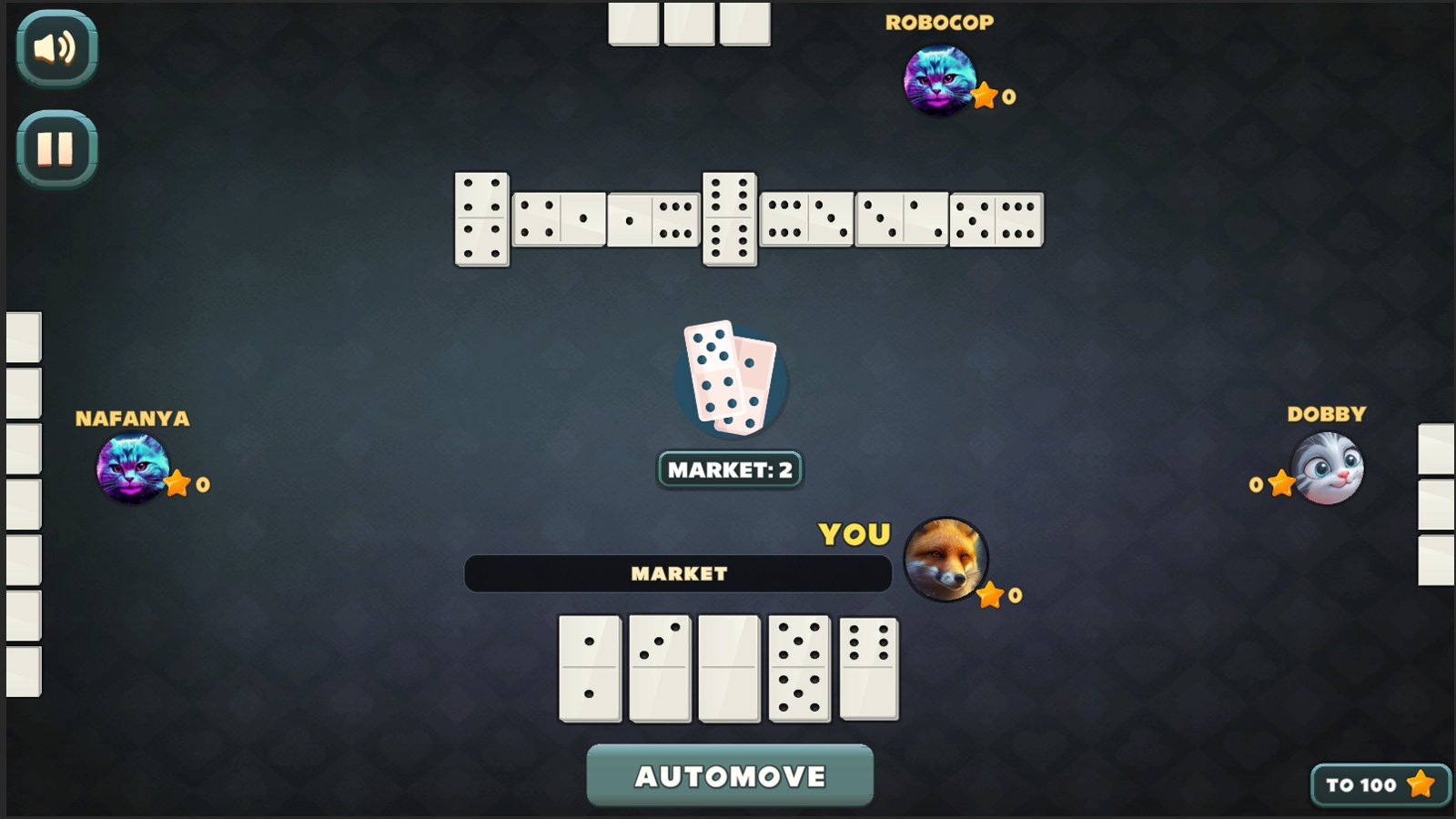
Task: Select Nafanya's avatar portrait
Action: point(133,466)
